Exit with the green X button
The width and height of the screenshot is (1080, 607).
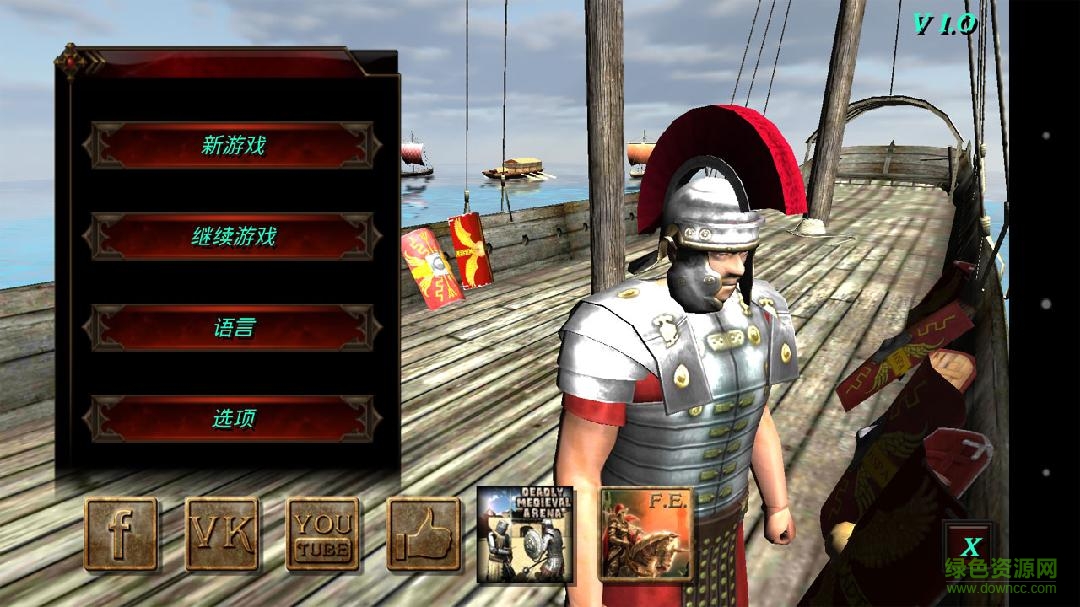pyautogui.click(x=969, y=547)
